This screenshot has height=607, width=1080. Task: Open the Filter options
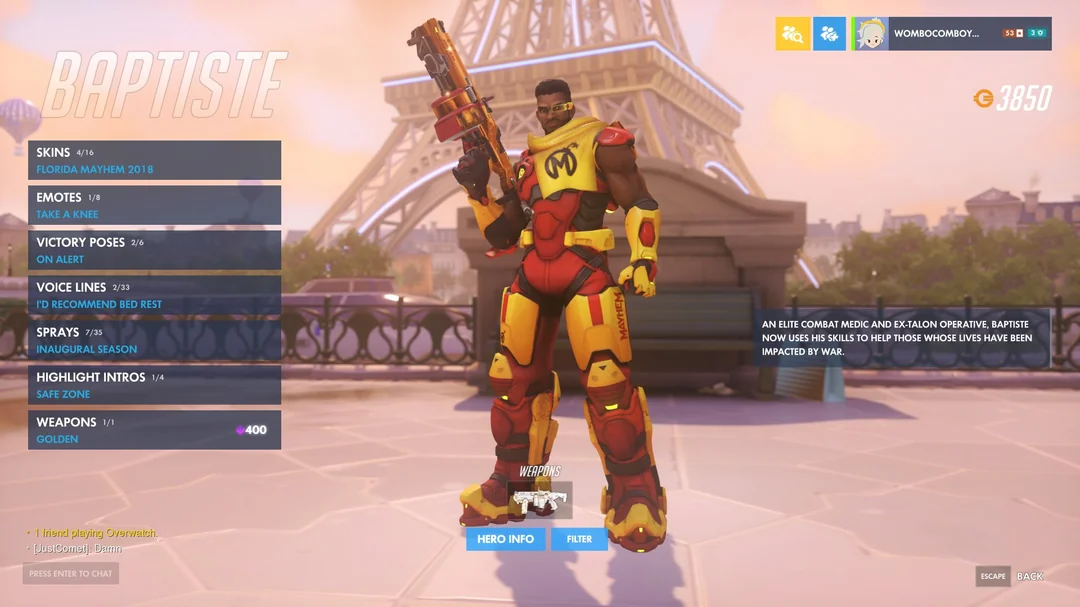coord(579,539)
